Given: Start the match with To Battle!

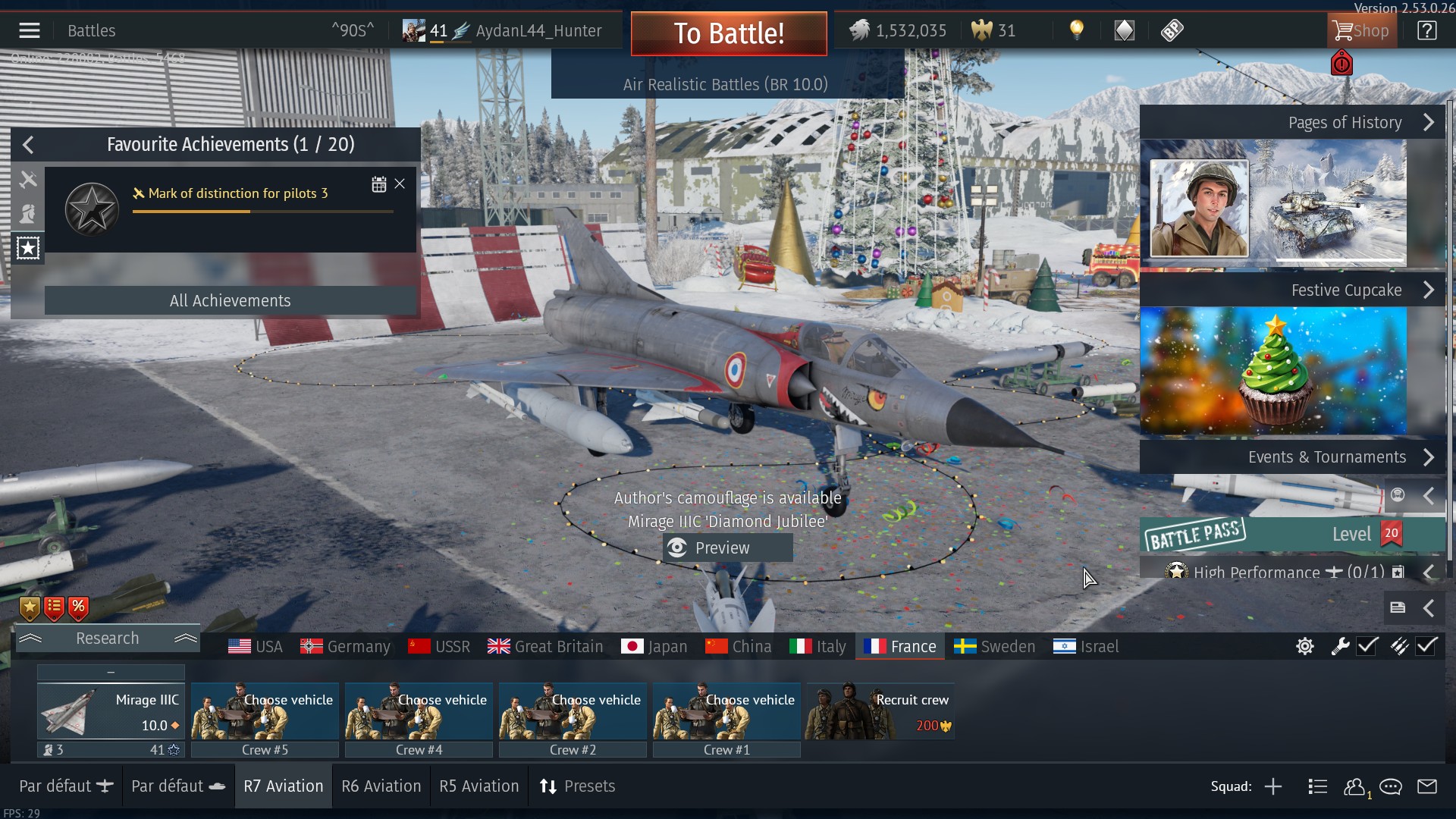Looking at the screenshot, I should click(x=728, y=33).
